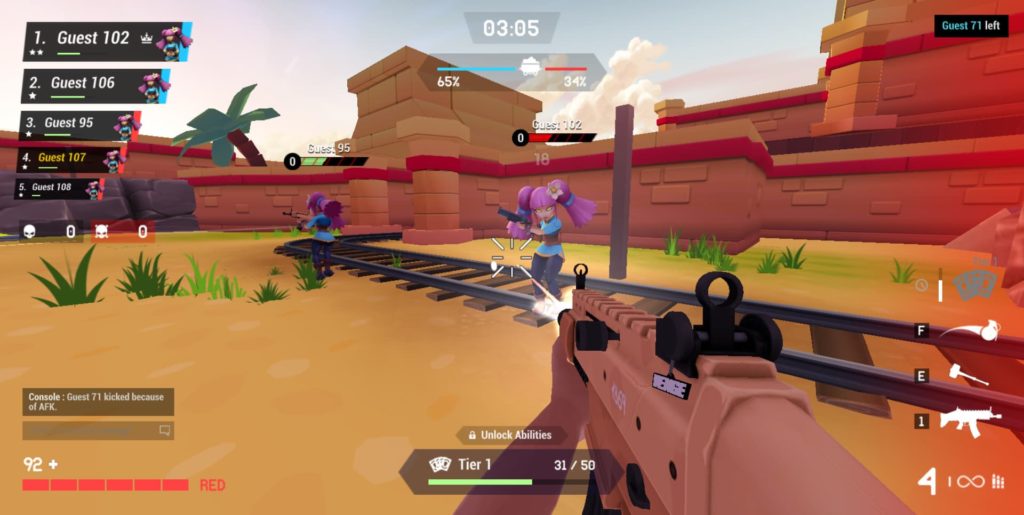This screenshot has width=1024, height=515.
Task: Choose the hammer melee weapon slot
Action: pyautogui.click(x=967, y=374)
